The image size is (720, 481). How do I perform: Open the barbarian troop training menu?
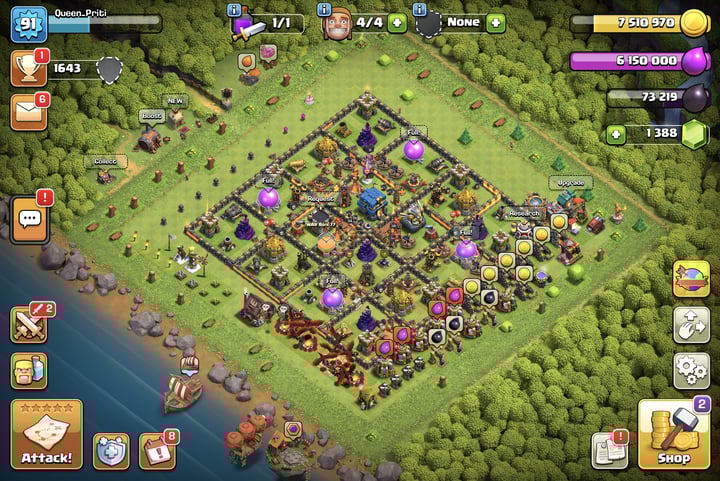tap(30, 371)
